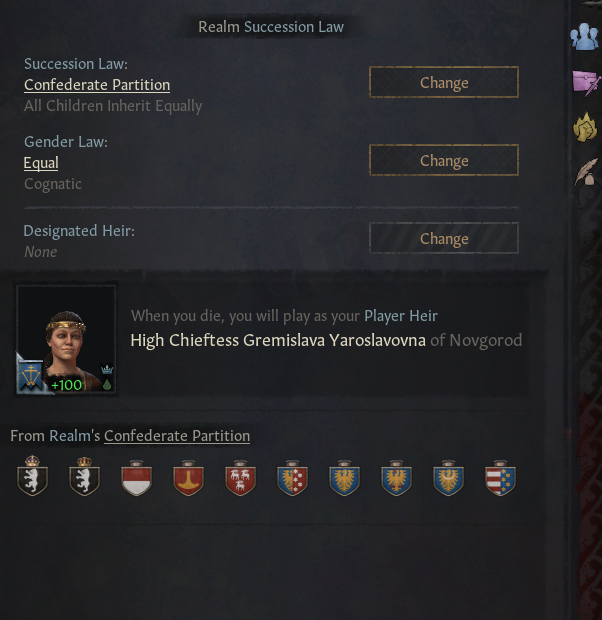602x620 pixels.
Task: Open Confederate Partition link under Succession Law
Action: [97, 85]
